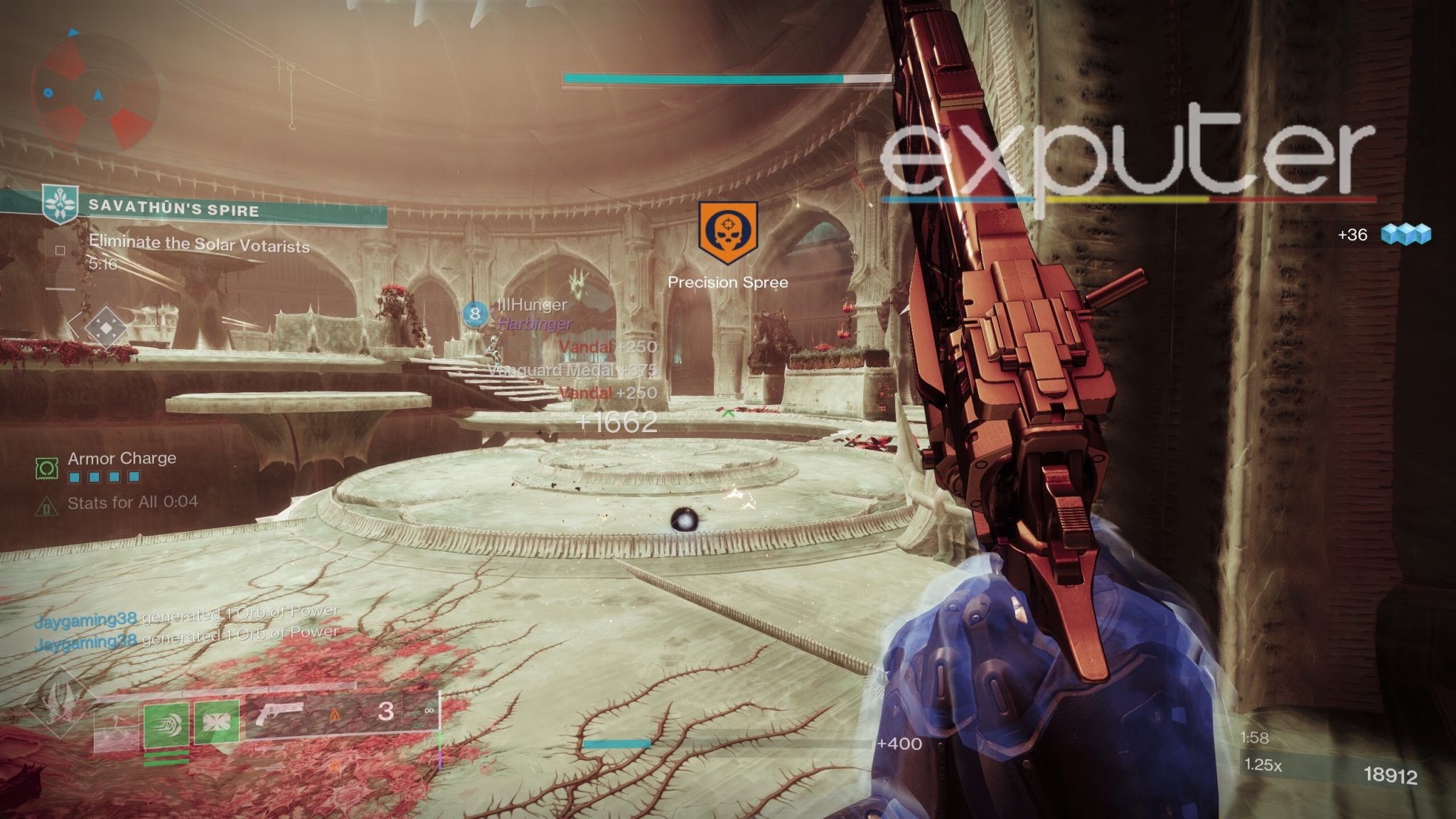Click the orange Solar damage icon beside ammo
Image resolution: width=1456 pixels, height=819 pixels.
[x=334, y=713]
